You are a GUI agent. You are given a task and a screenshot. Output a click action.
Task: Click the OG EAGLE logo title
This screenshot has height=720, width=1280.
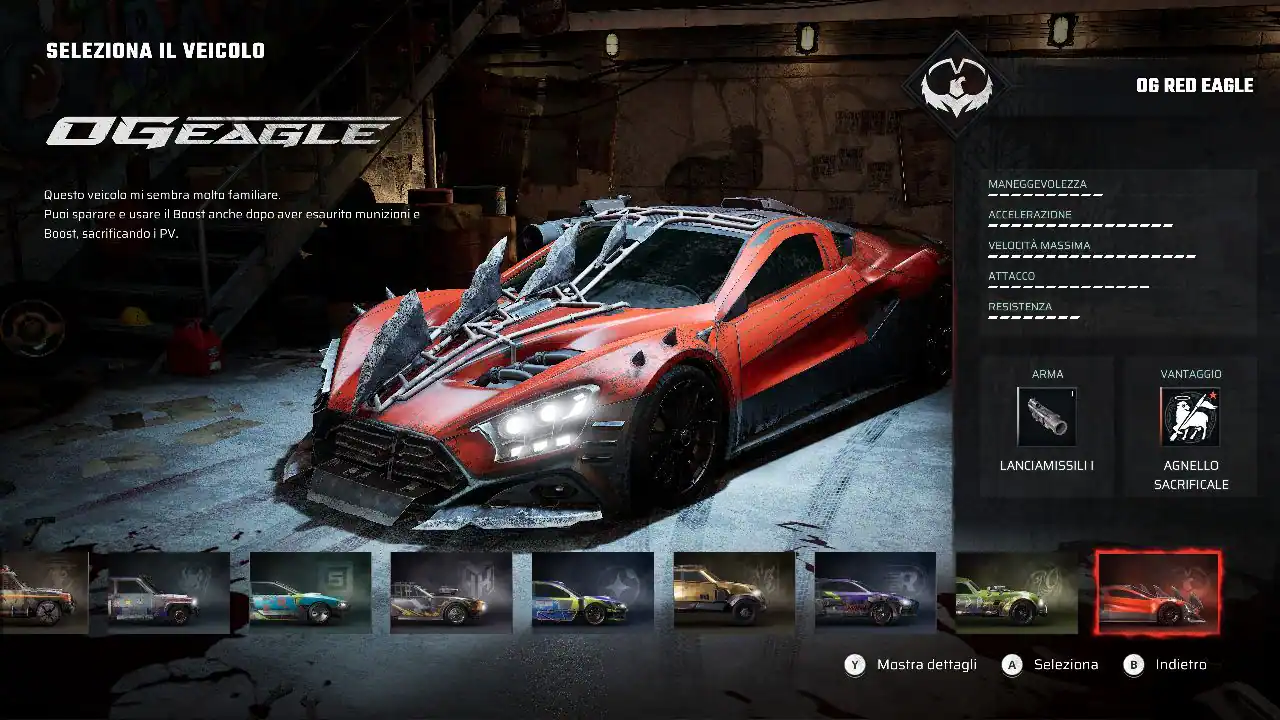(x=215, y=130)
